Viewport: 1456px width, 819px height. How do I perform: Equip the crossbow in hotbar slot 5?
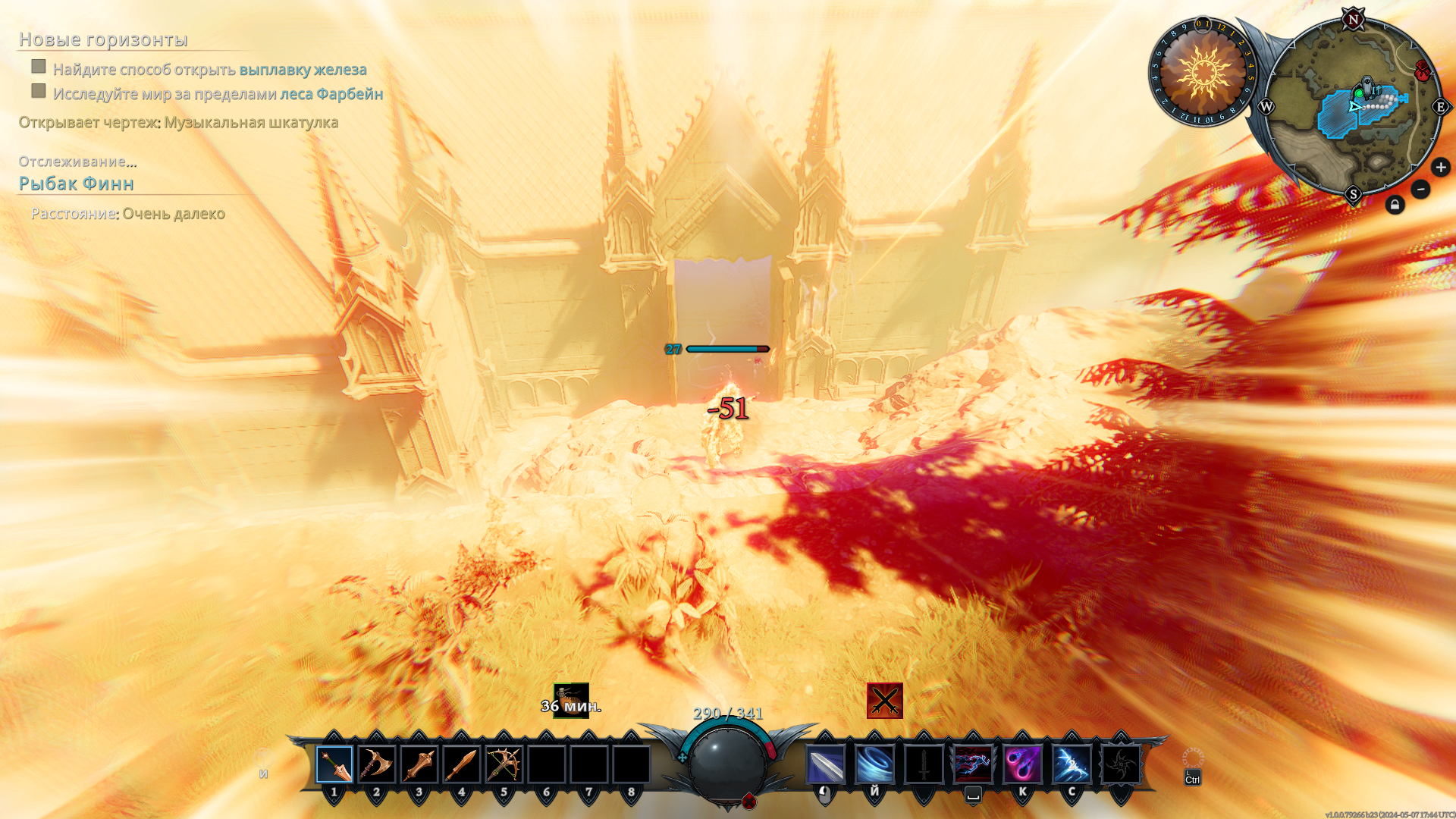[x=504, y=764]
